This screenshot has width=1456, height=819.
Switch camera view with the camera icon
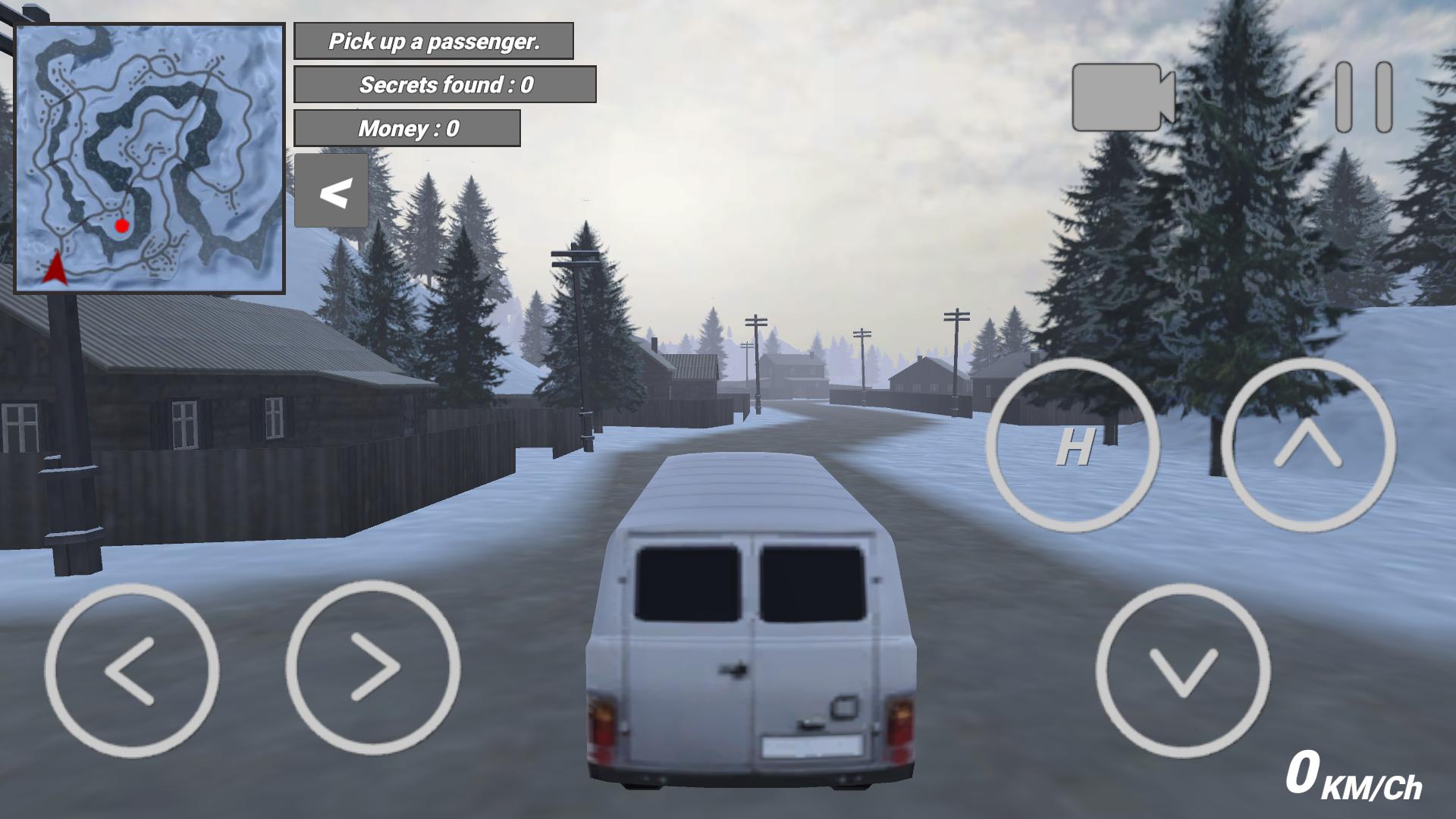tap(1116, 99)
